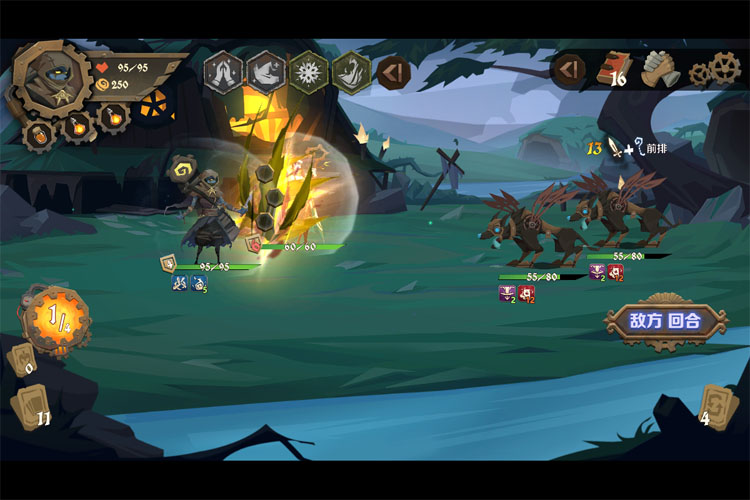Open the discard pile showing 4
The image size is (750, 500).
click(x=715, y=406)
